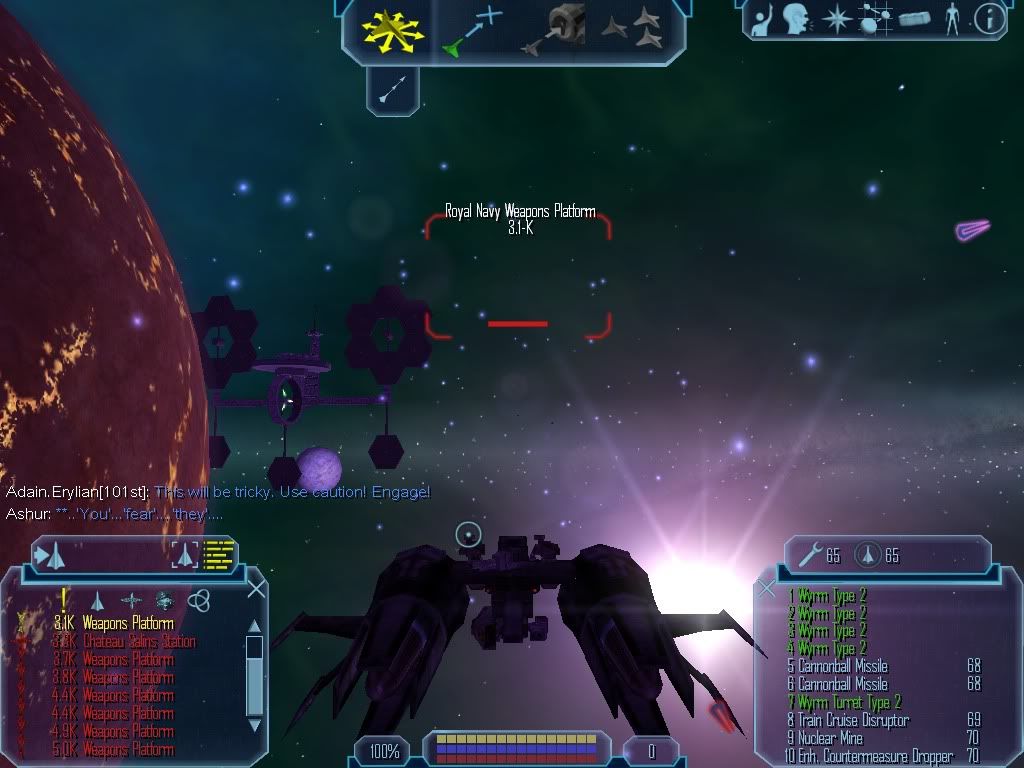
Task: Close the weapons list panel
Action: 766,589
